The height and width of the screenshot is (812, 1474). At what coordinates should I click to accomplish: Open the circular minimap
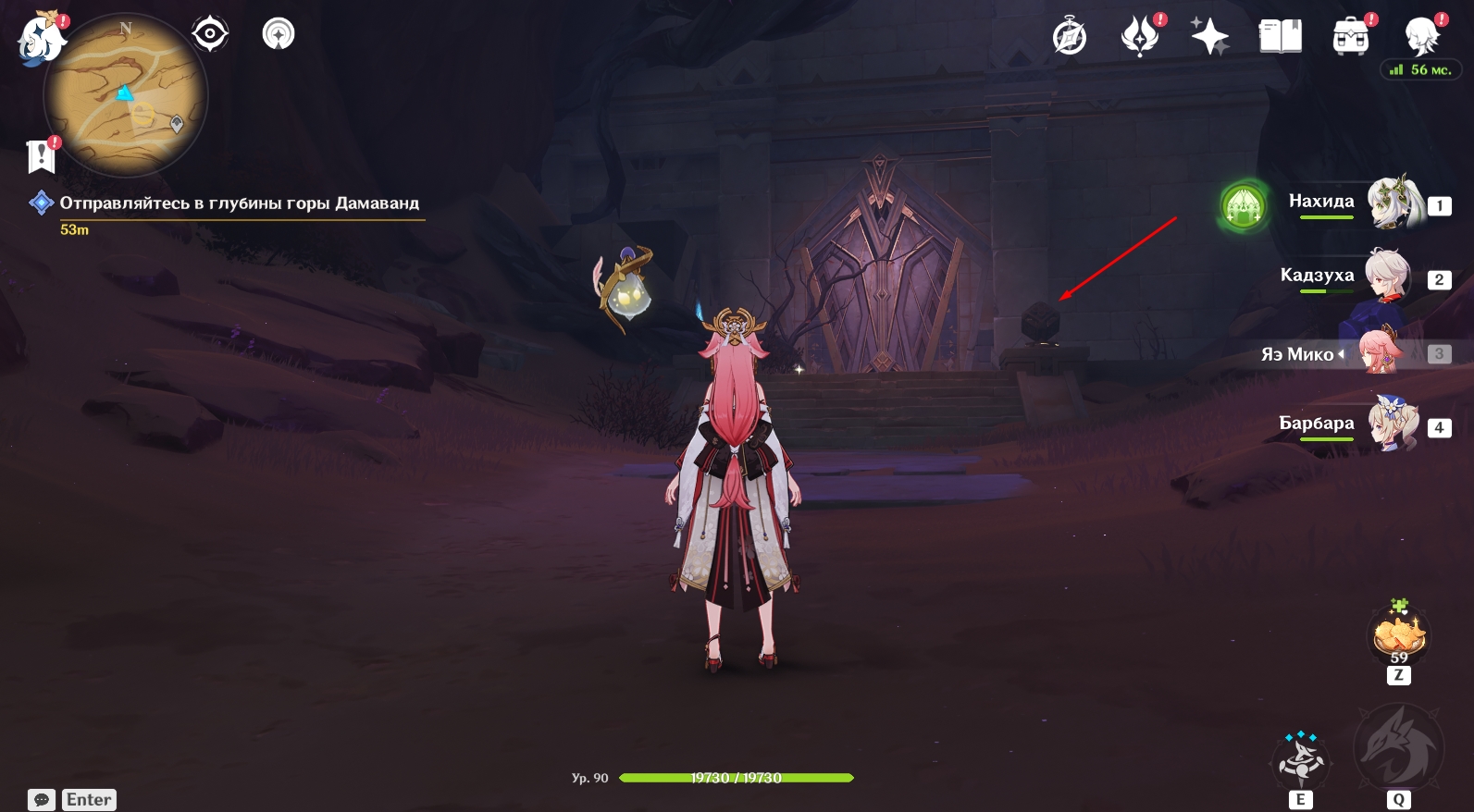126,95
